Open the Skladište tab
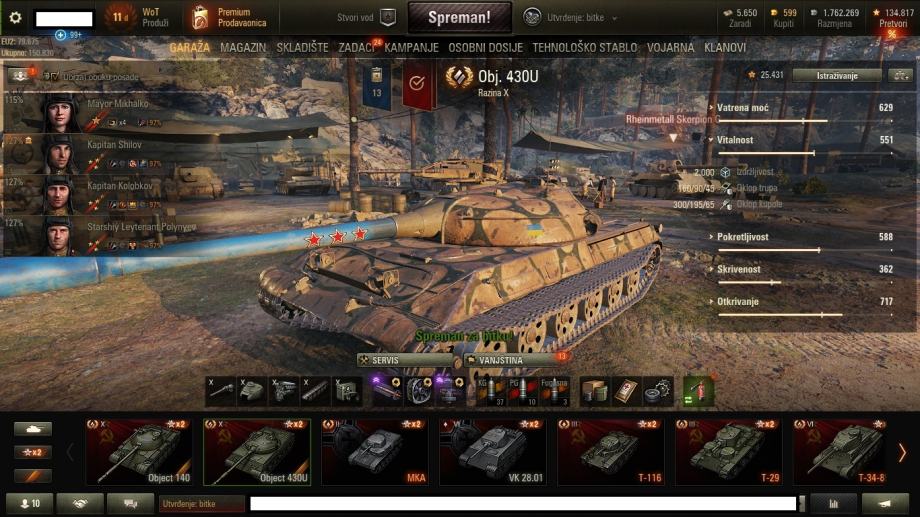This screenshot has width=920, height=517. point(302,47)
